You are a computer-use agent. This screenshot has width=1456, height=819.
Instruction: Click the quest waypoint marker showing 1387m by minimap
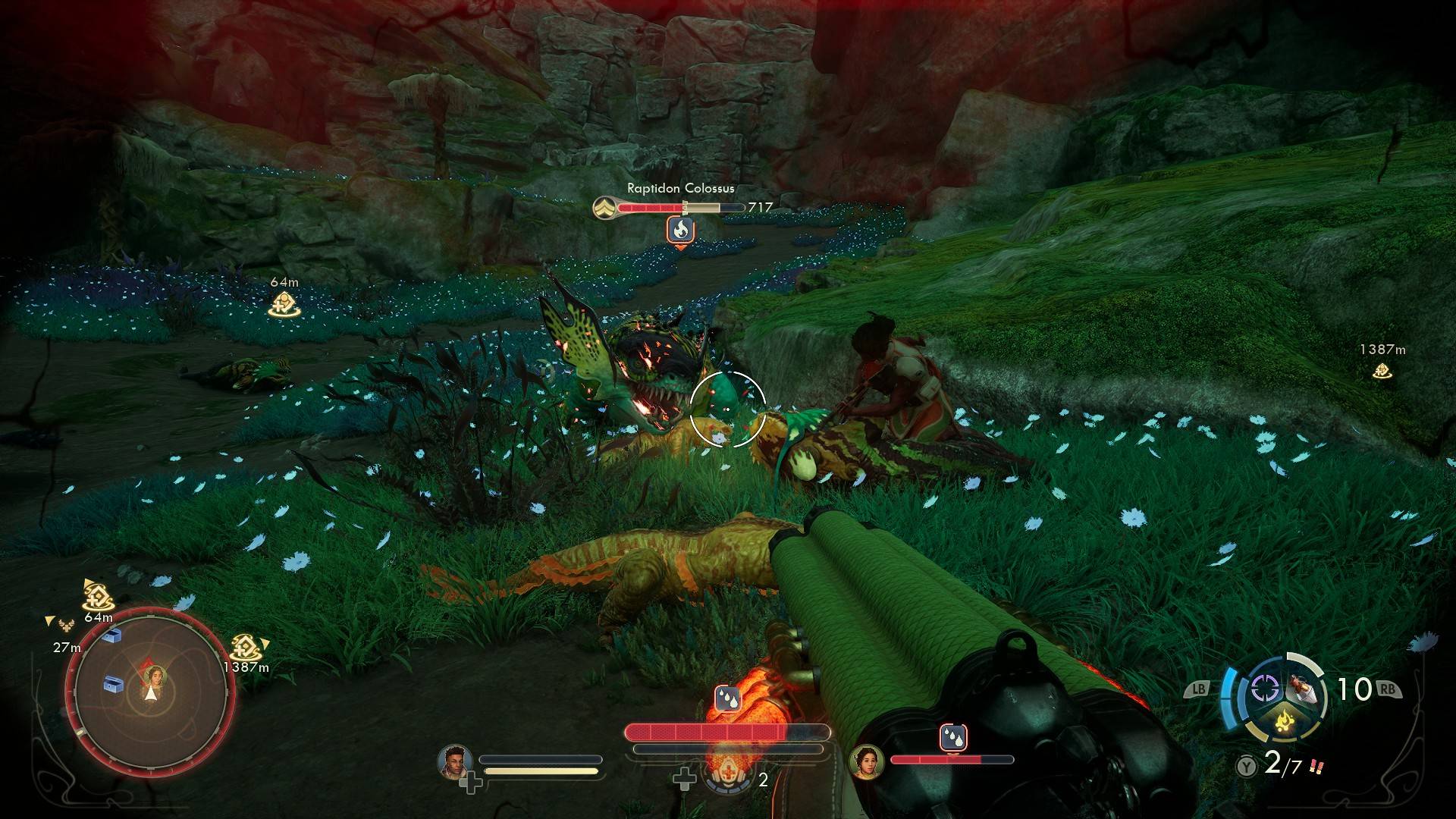pos(246,648)
